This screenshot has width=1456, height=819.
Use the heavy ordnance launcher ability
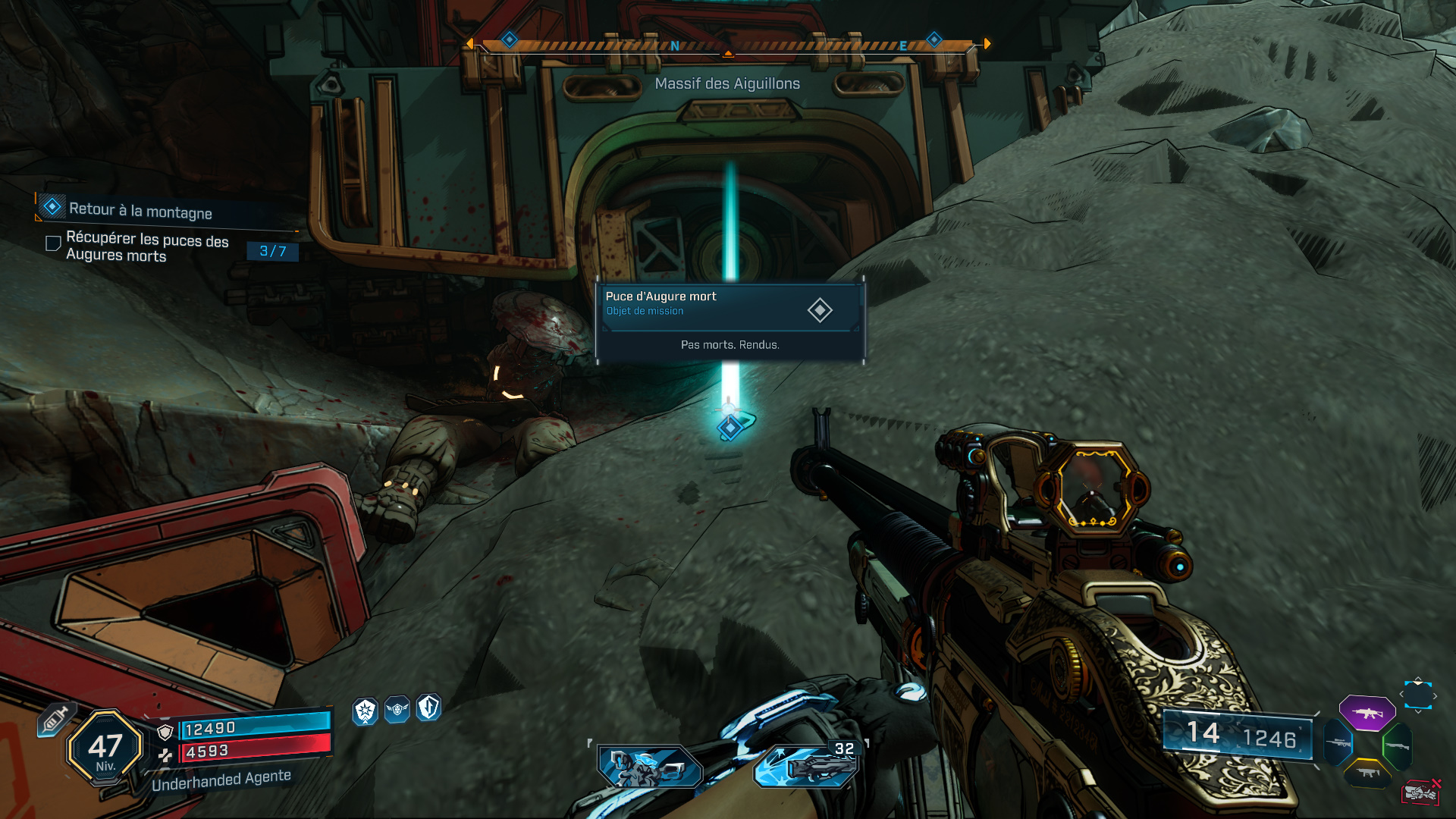(x=807, y=766)
